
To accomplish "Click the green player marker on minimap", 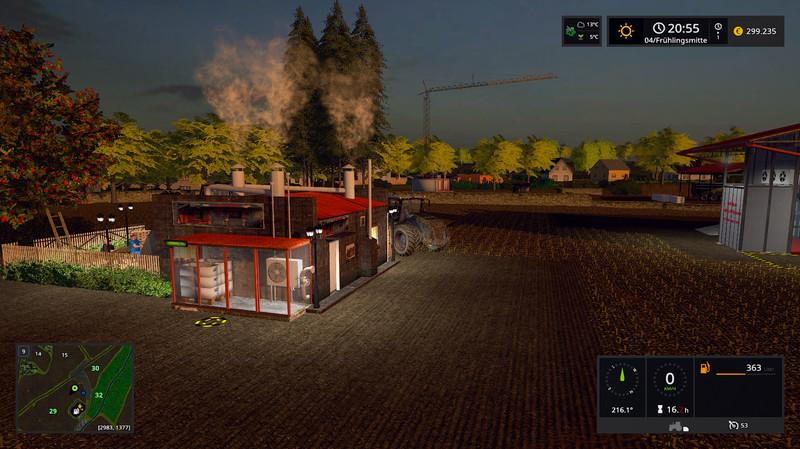I will pyautogui.click(x=74, y=387).
